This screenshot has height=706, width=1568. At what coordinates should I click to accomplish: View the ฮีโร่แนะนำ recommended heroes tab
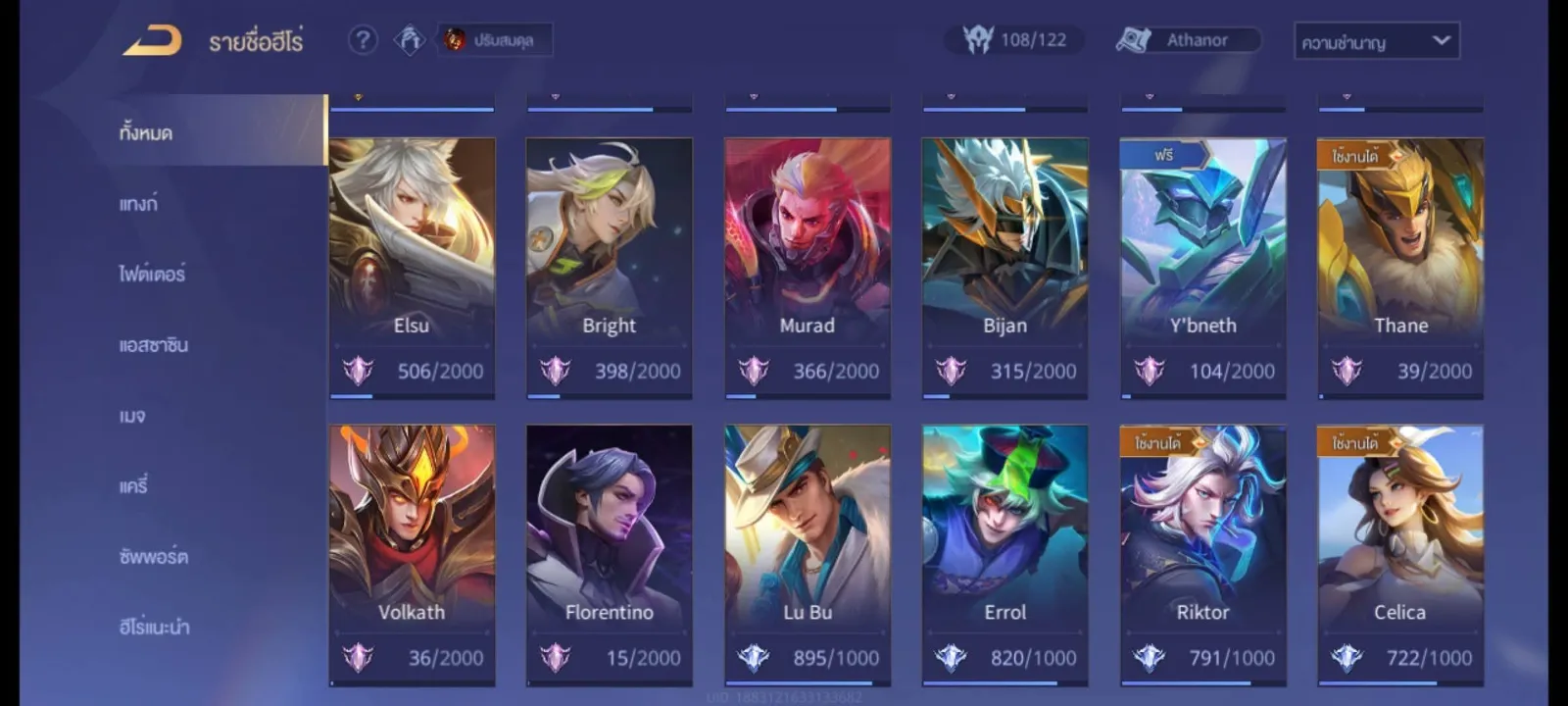(154, 628)
